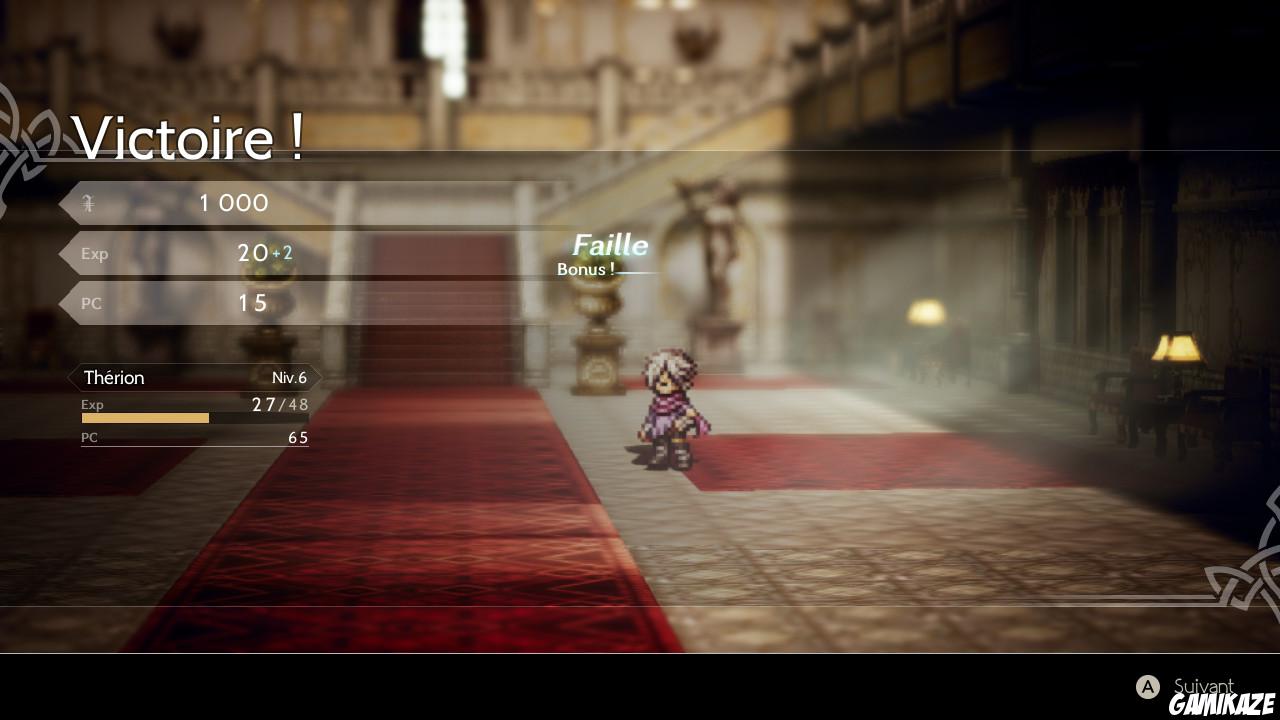1280x720 pixels.
Task: Select the Exp reward row icon
Action: [x=94, y=253]
